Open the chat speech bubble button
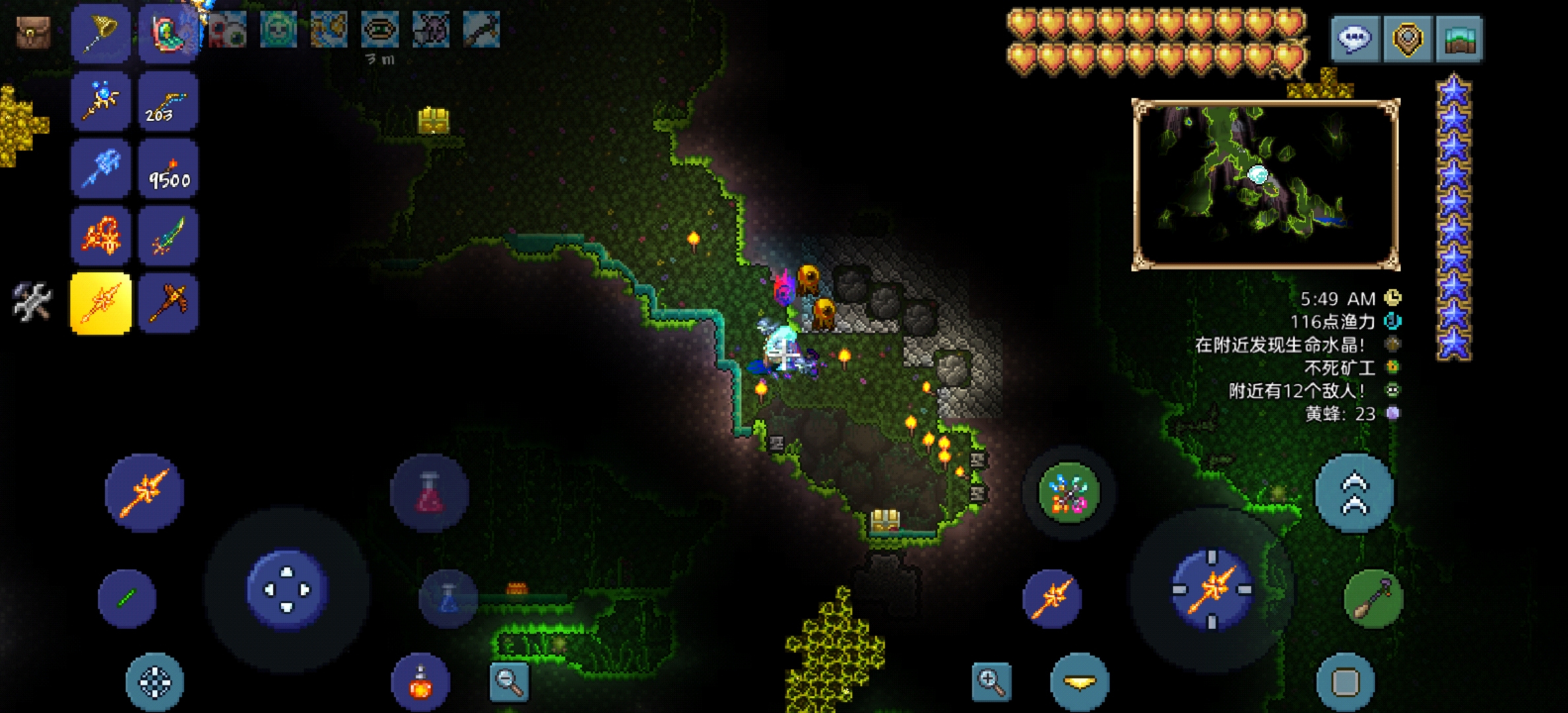1568x713 pixels. pos(1354,38)
